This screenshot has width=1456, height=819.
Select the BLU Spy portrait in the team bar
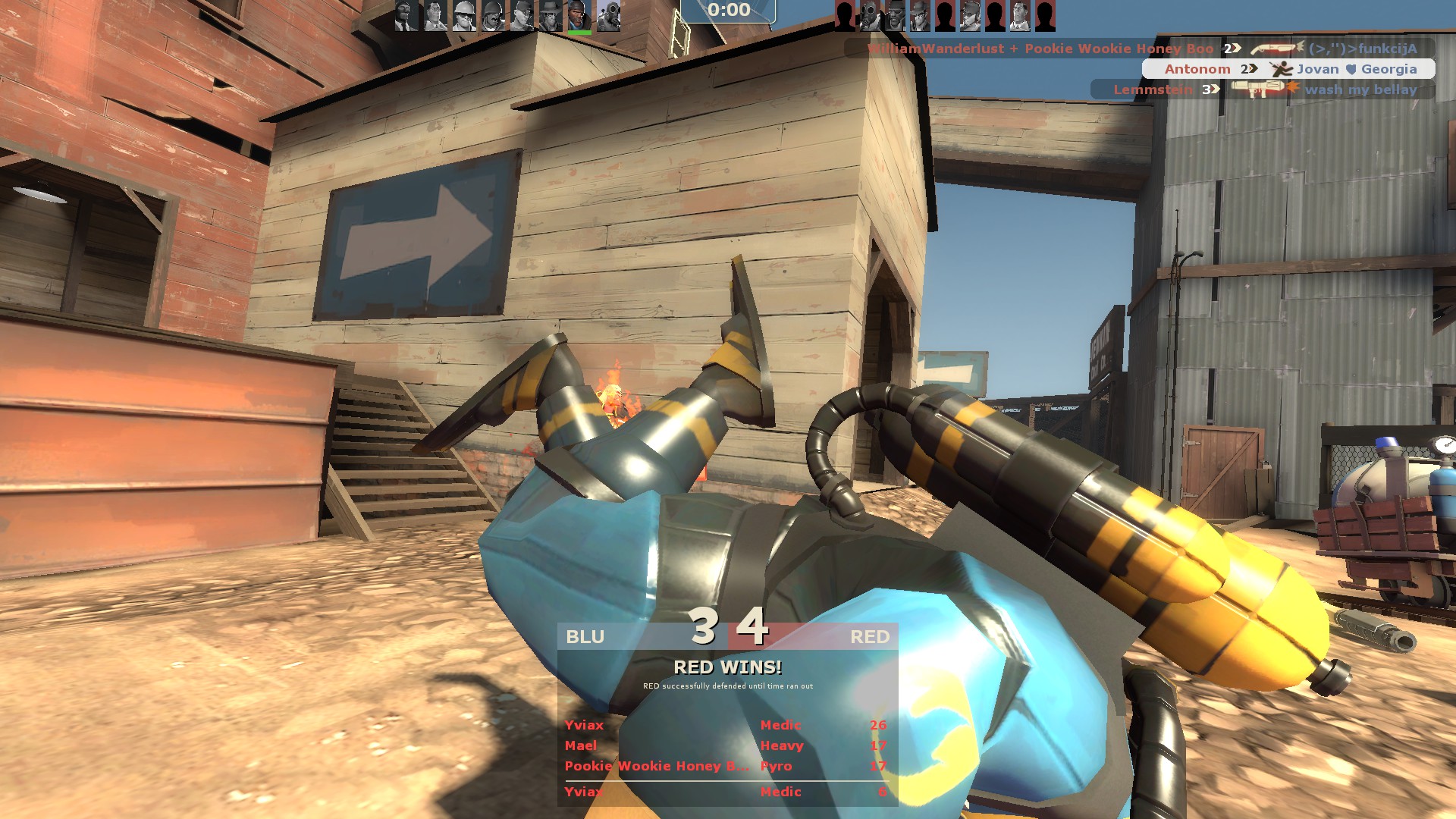[406, 15]
